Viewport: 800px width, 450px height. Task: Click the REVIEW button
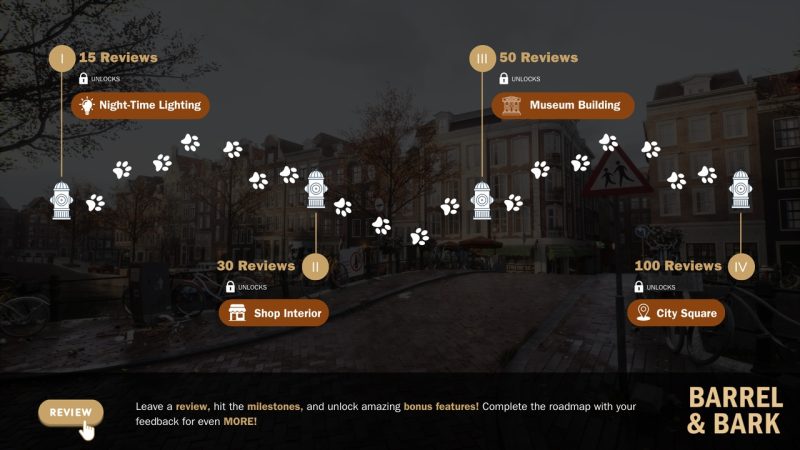(x=70, y=412)
